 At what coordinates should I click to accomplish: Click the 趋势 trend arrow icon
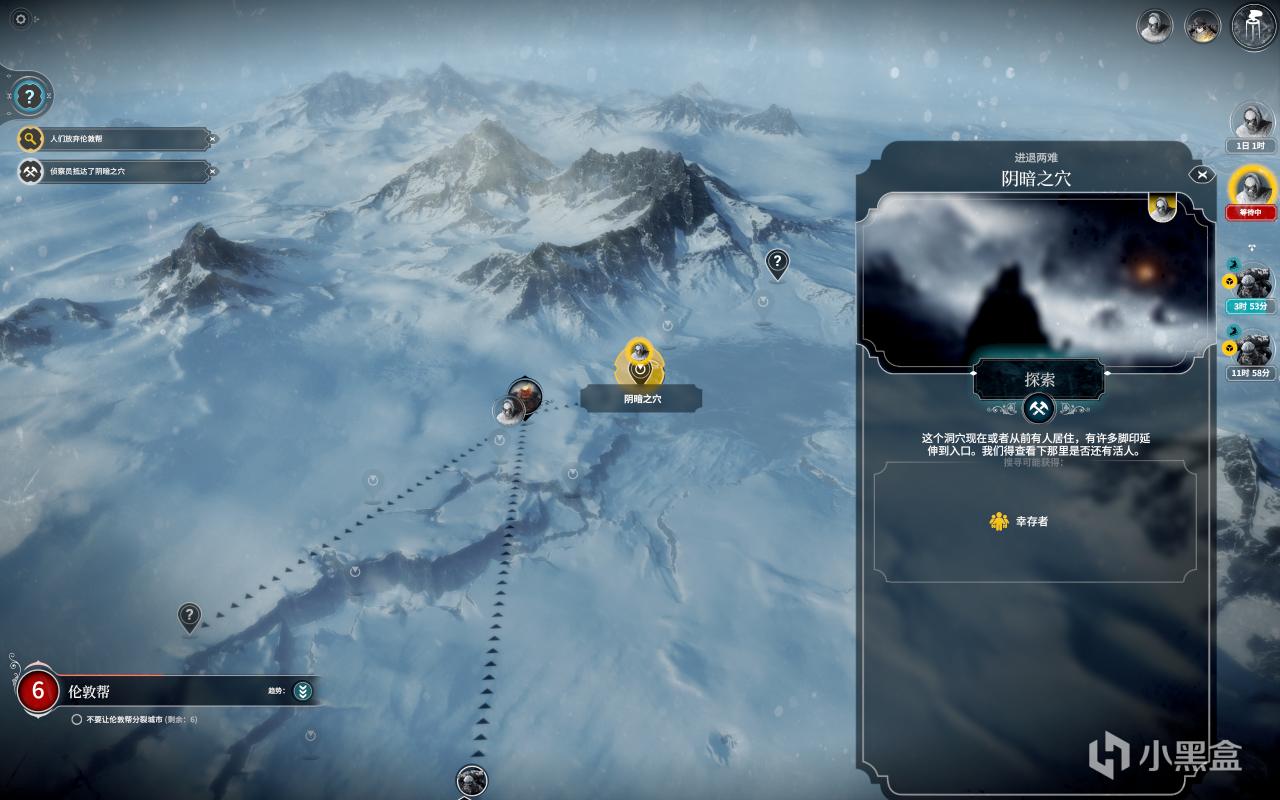[303, 690]
